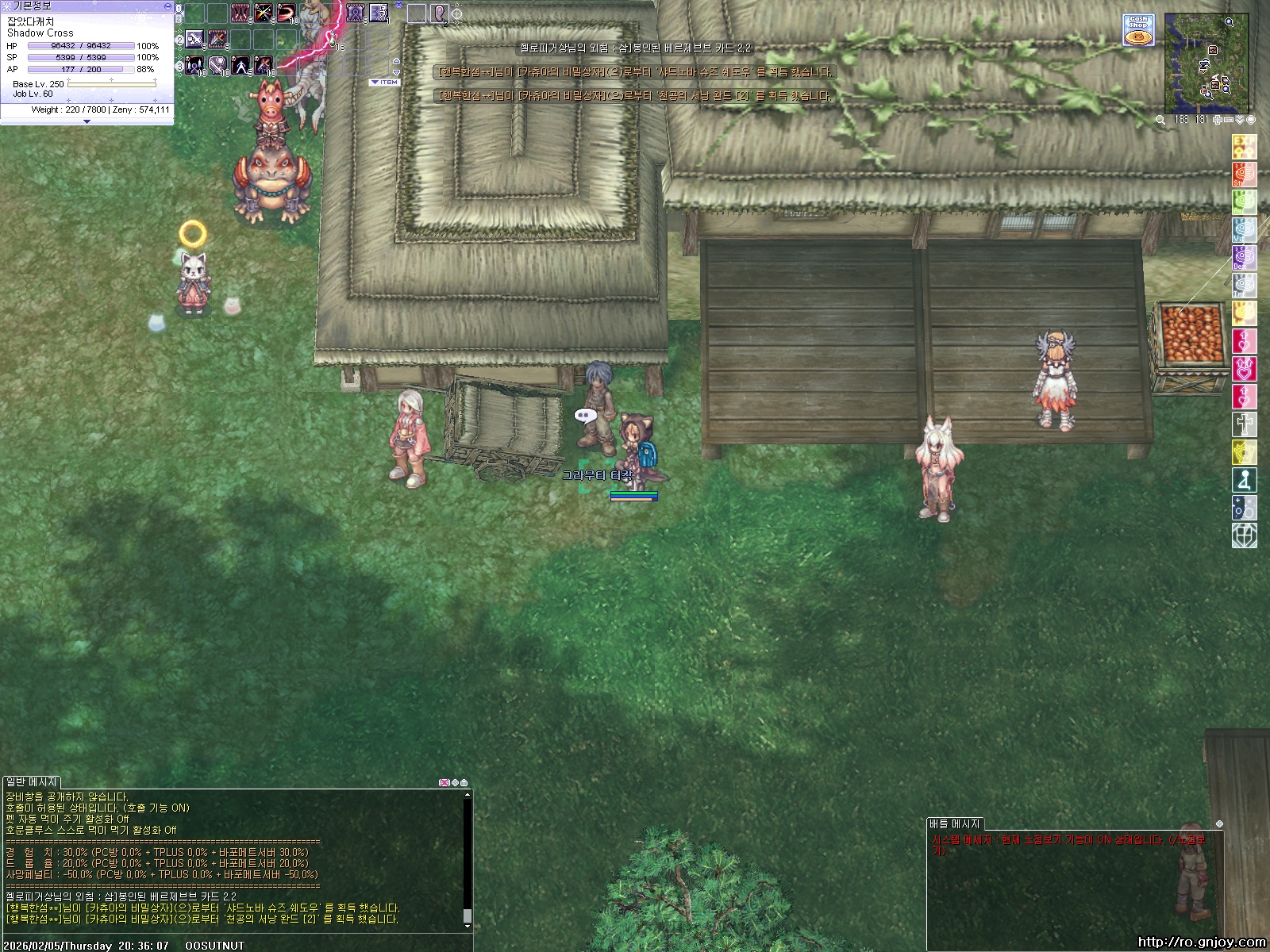Screen dimensions: 1270x952
Task: Activate the red crescent slash skill
Action: (286, 13)
